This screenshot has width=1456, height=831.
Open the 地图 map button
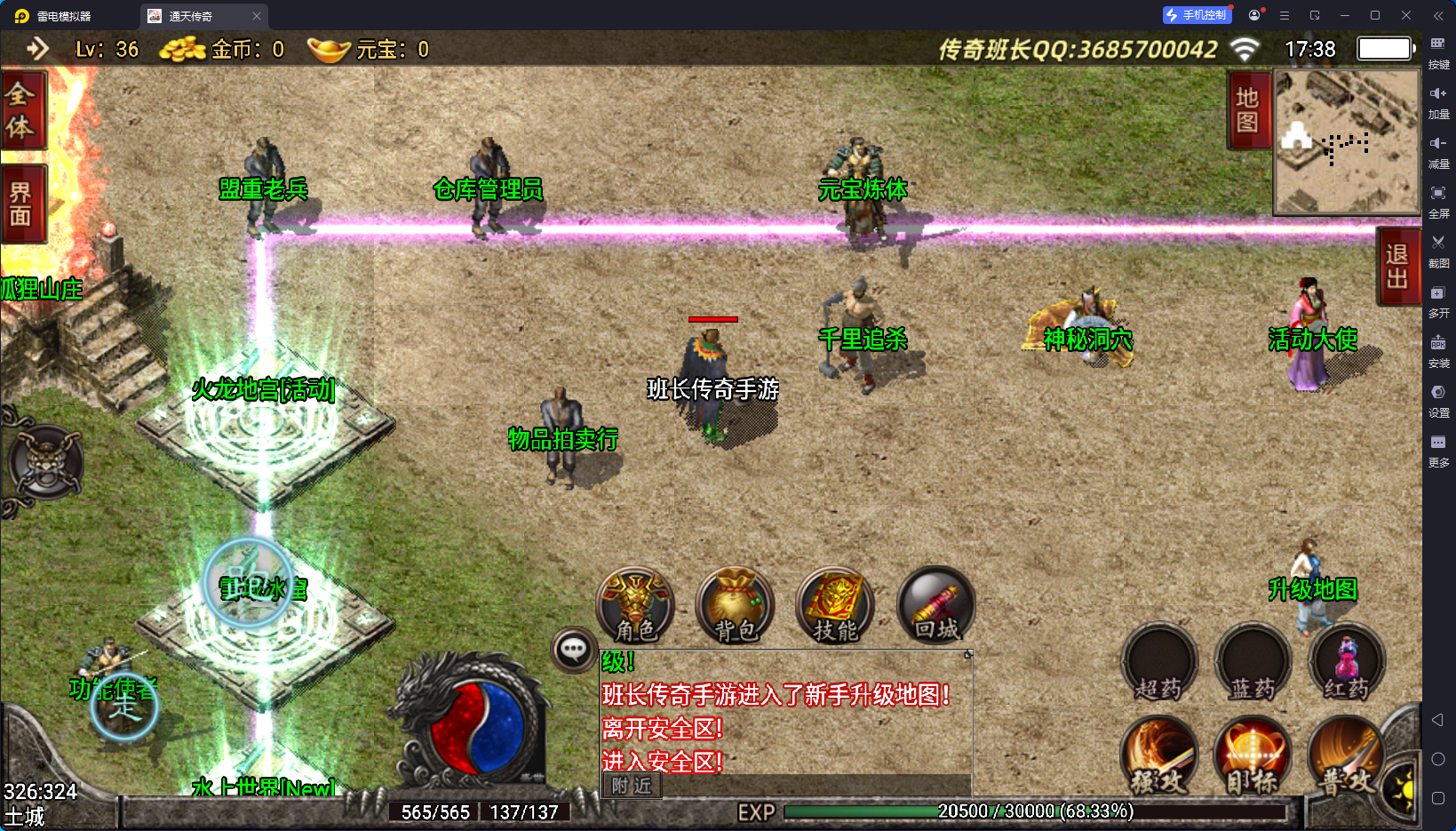coord(1247,110)
